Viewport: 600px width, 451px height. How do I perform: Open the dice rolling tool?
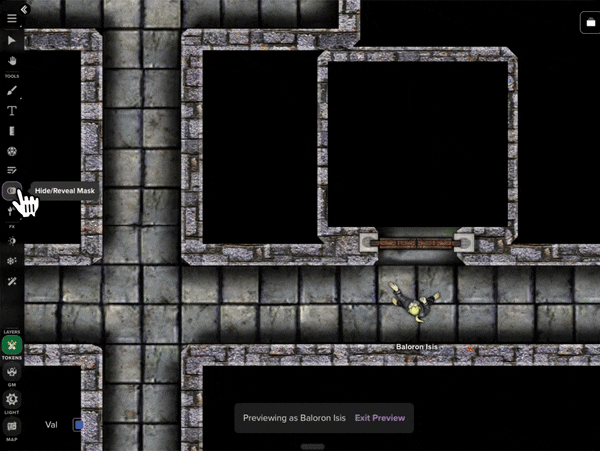12,151
